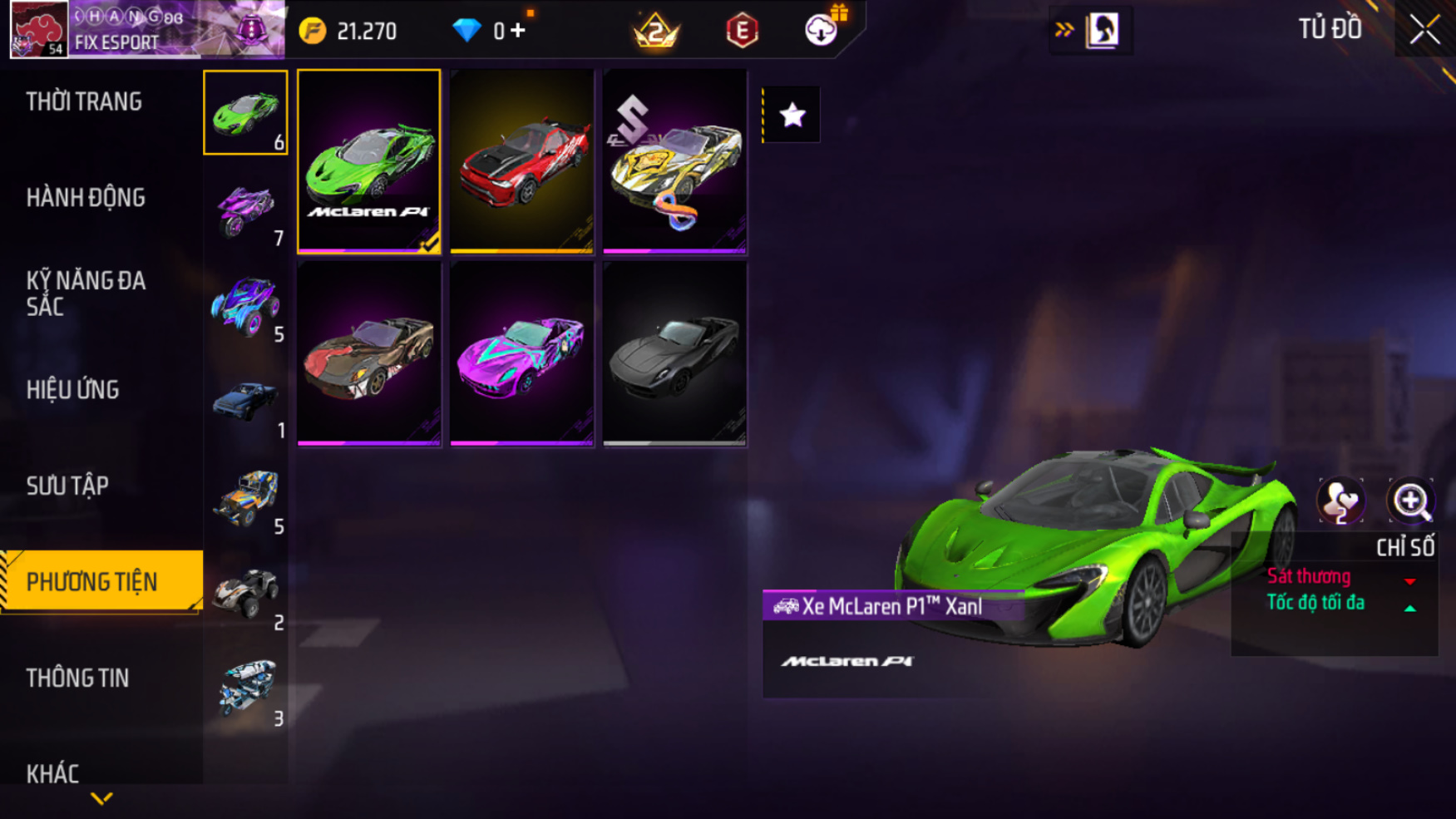The width and height of the screenshot is (1456, 819).
Task: Add diamonds with the plus button
Action: point(518,31)
